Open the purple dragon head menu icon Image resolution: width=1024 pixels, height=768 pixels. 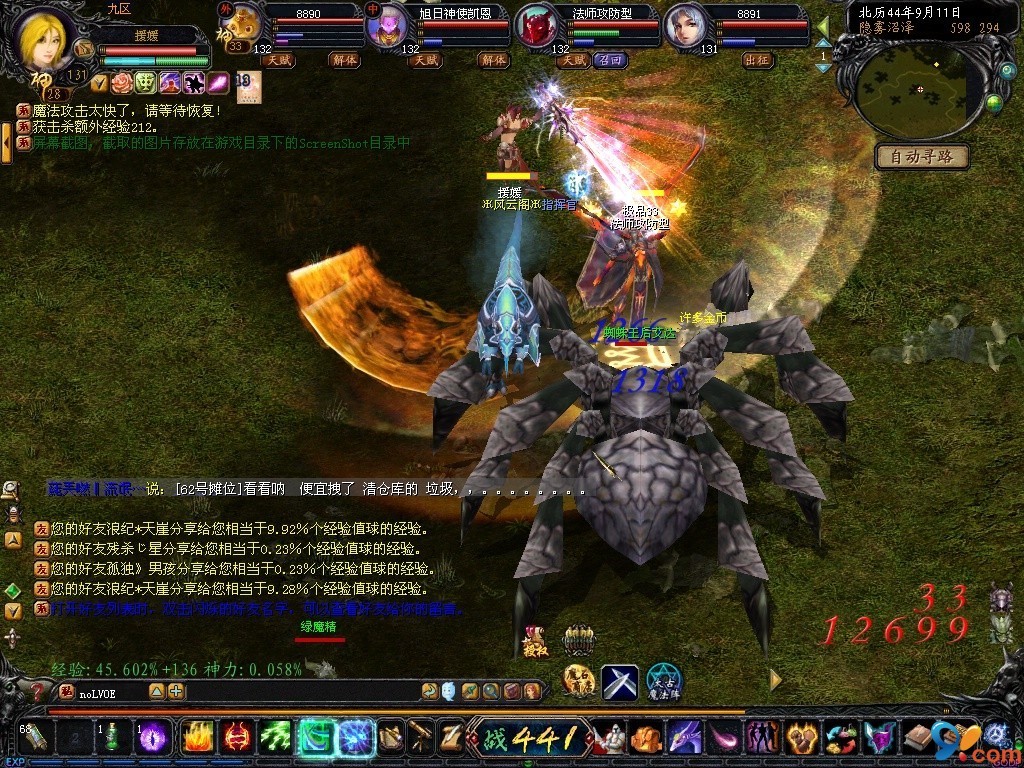(684, 738)
